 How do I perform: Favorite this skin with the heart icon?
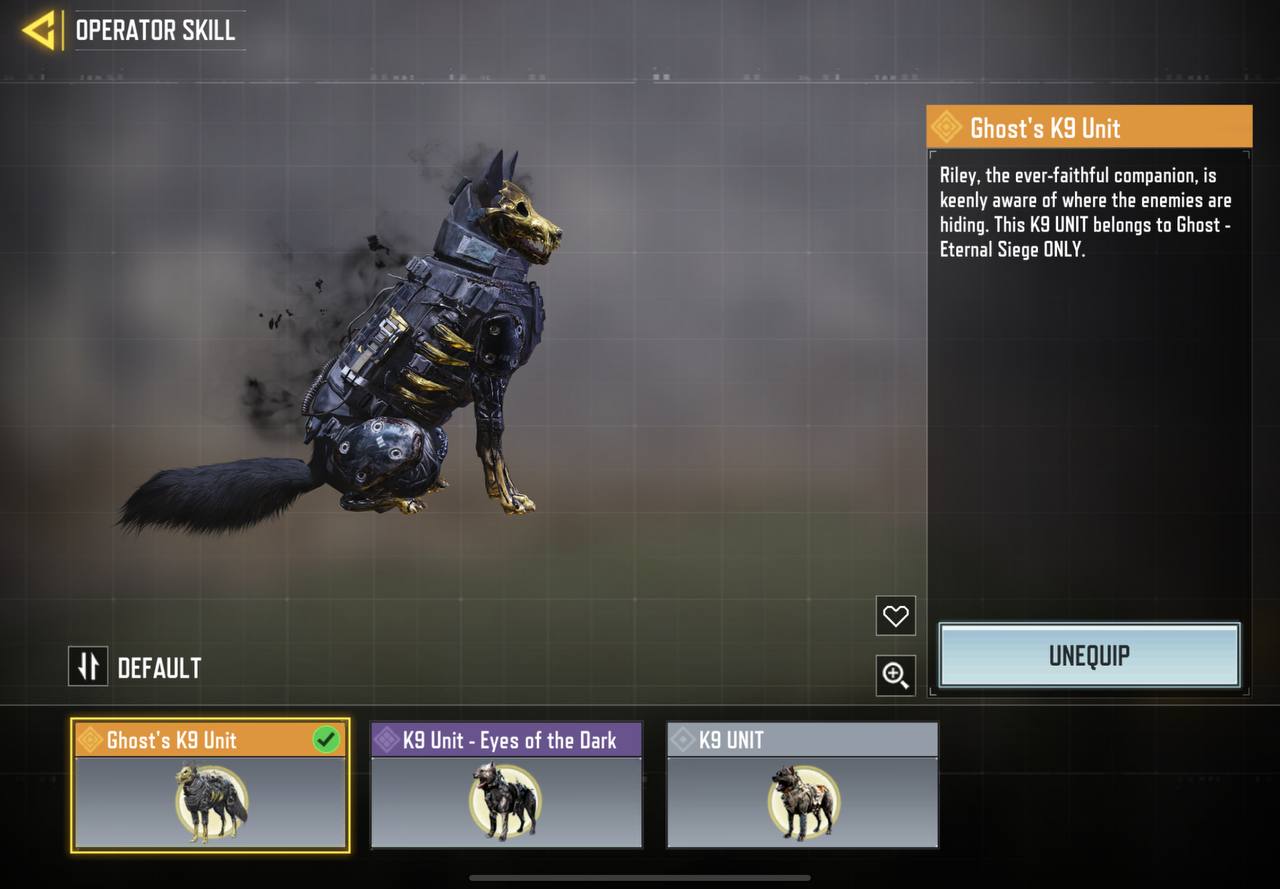pyautogui.click(x=895, y=616)
